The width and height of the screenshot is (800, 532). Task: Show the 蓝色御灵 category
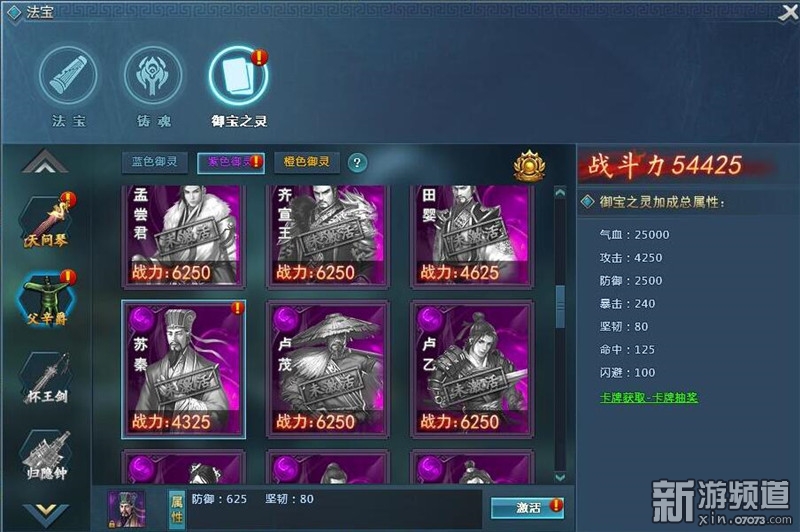click(x=154, y=162)
